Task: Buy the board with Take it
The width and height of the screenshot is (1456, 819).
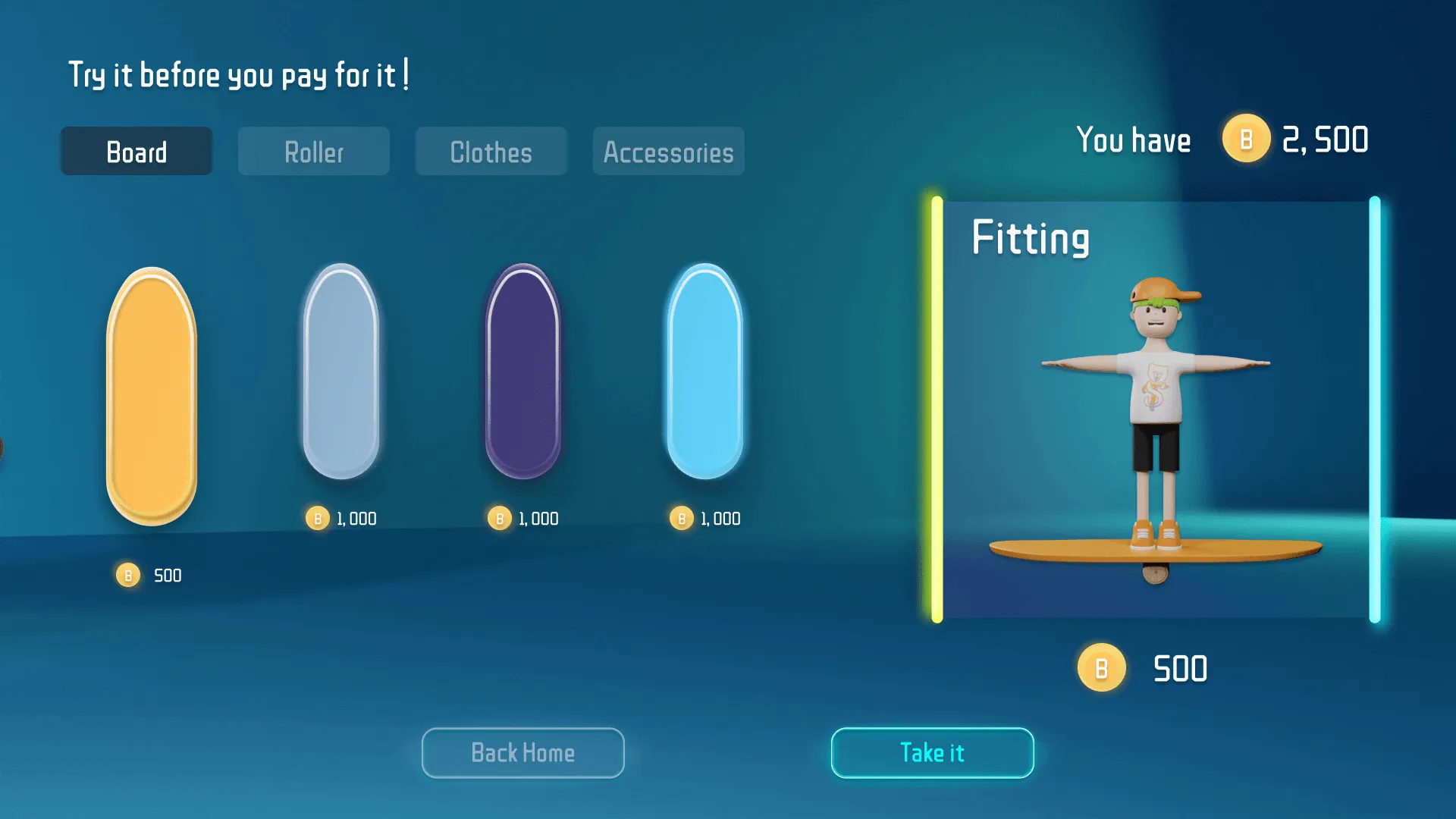Action: point(932,753)
